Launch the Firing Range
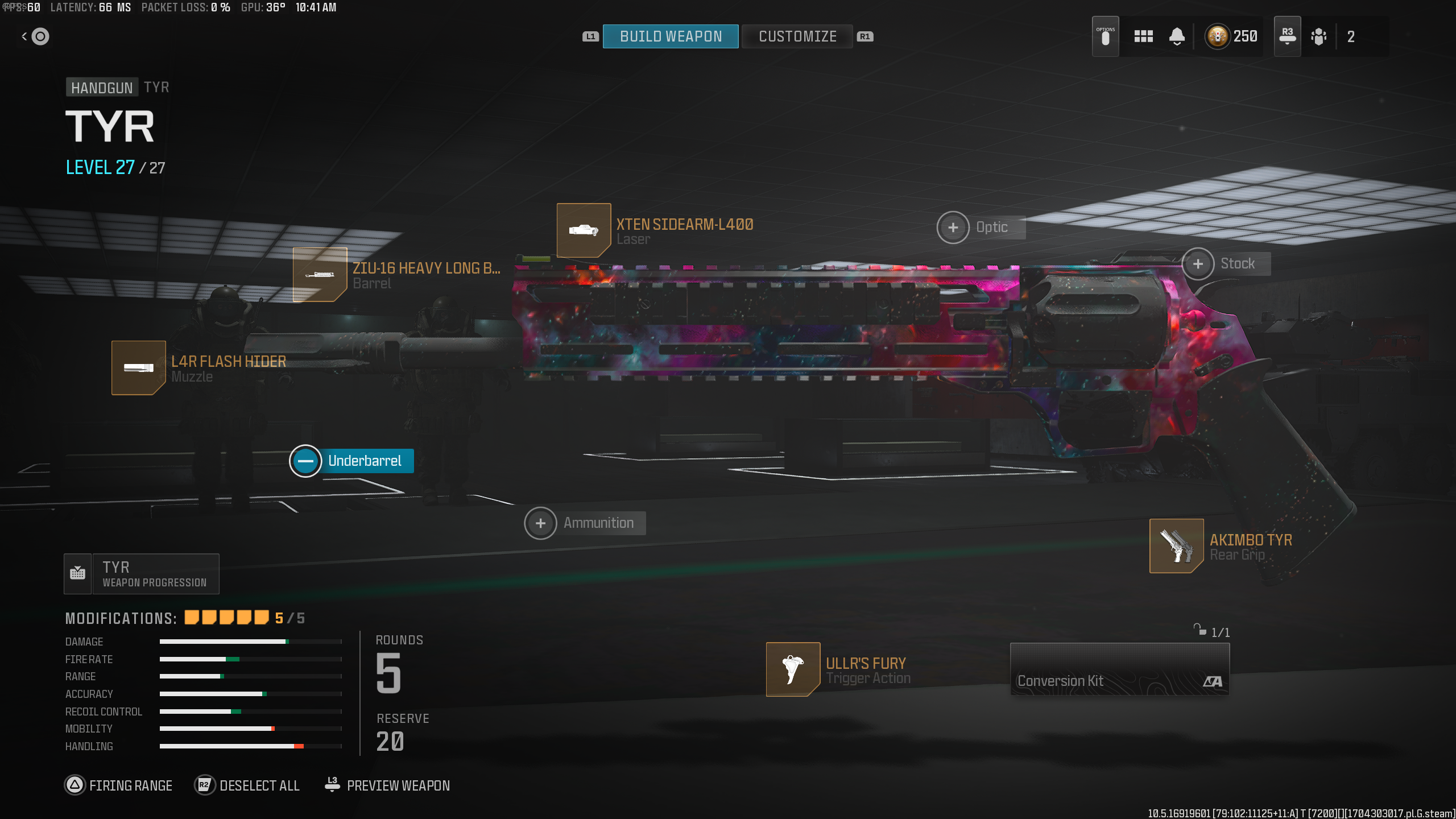 click(119, 785)
